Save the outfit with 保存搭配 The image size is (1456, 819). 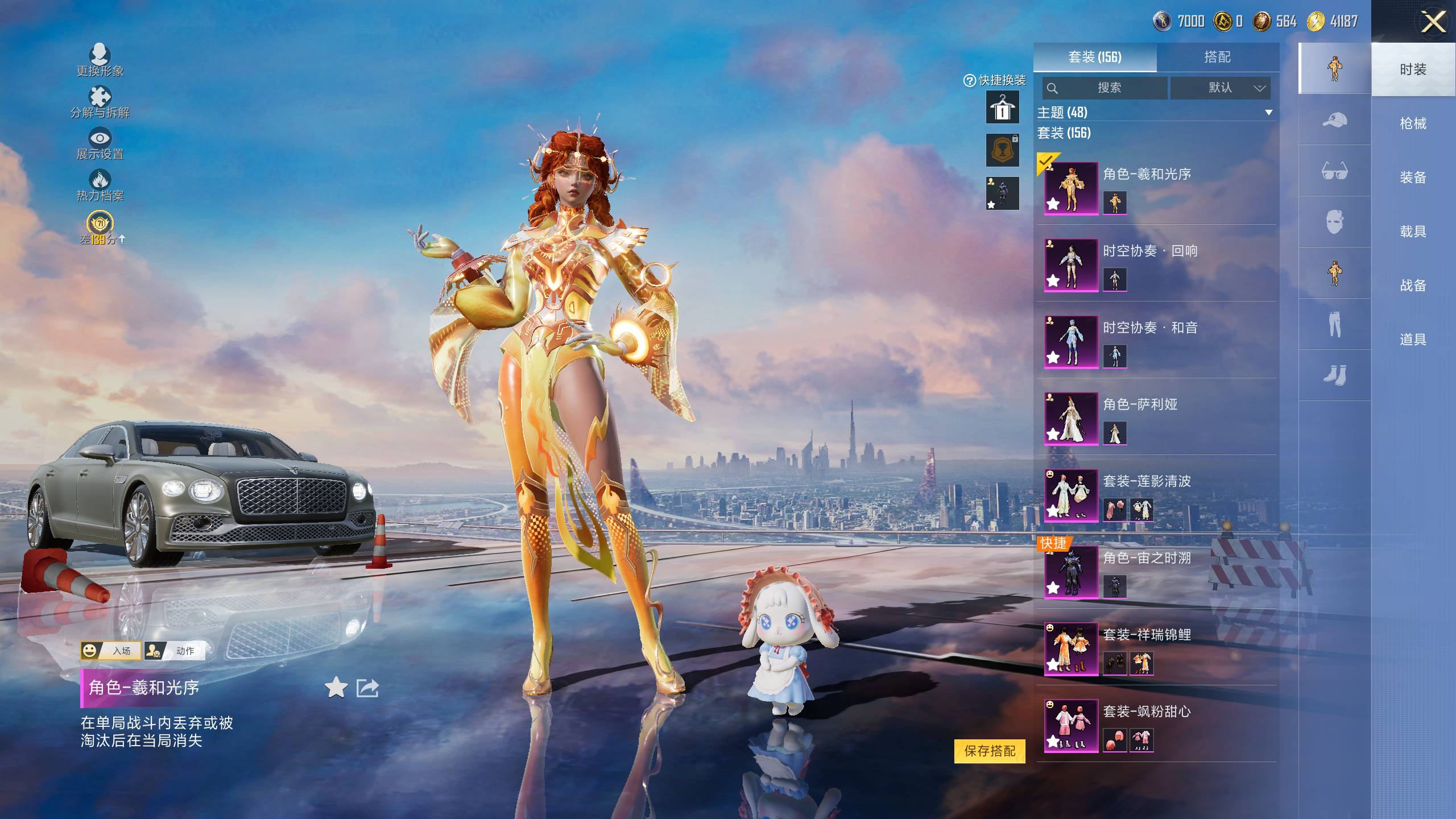pos(990,751)
